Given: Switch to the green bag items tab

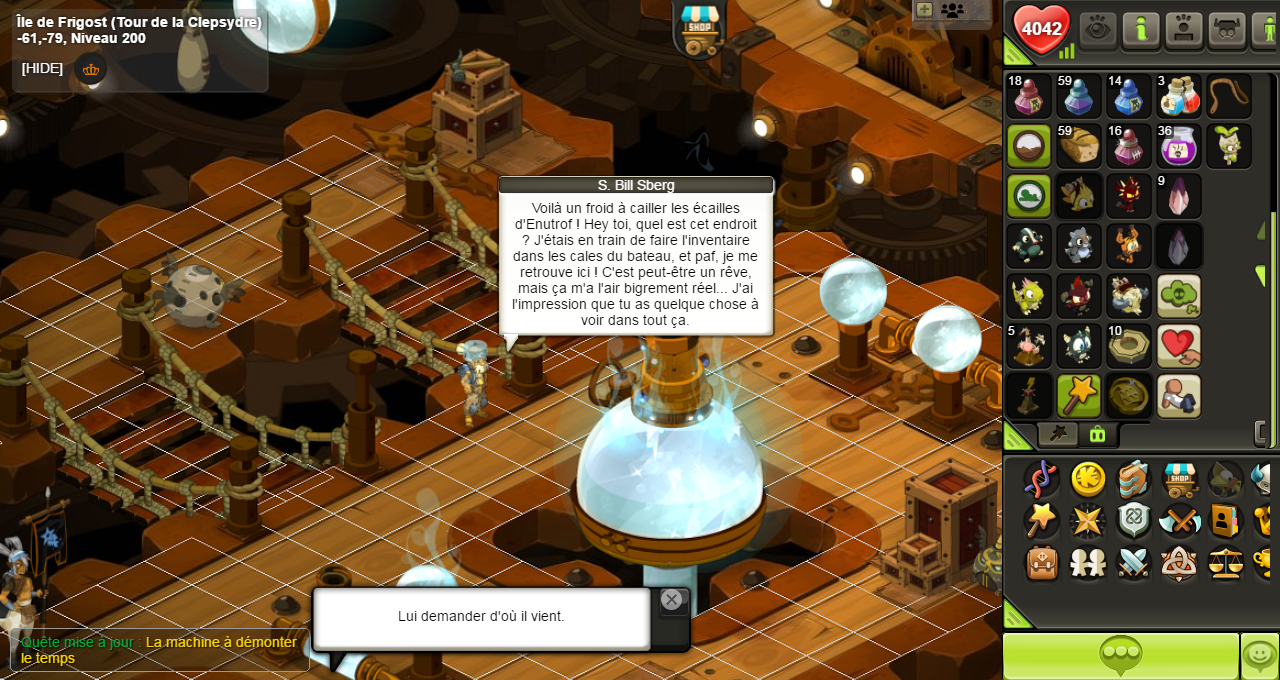Looking at the screenshot, I should pos(1097,434).
